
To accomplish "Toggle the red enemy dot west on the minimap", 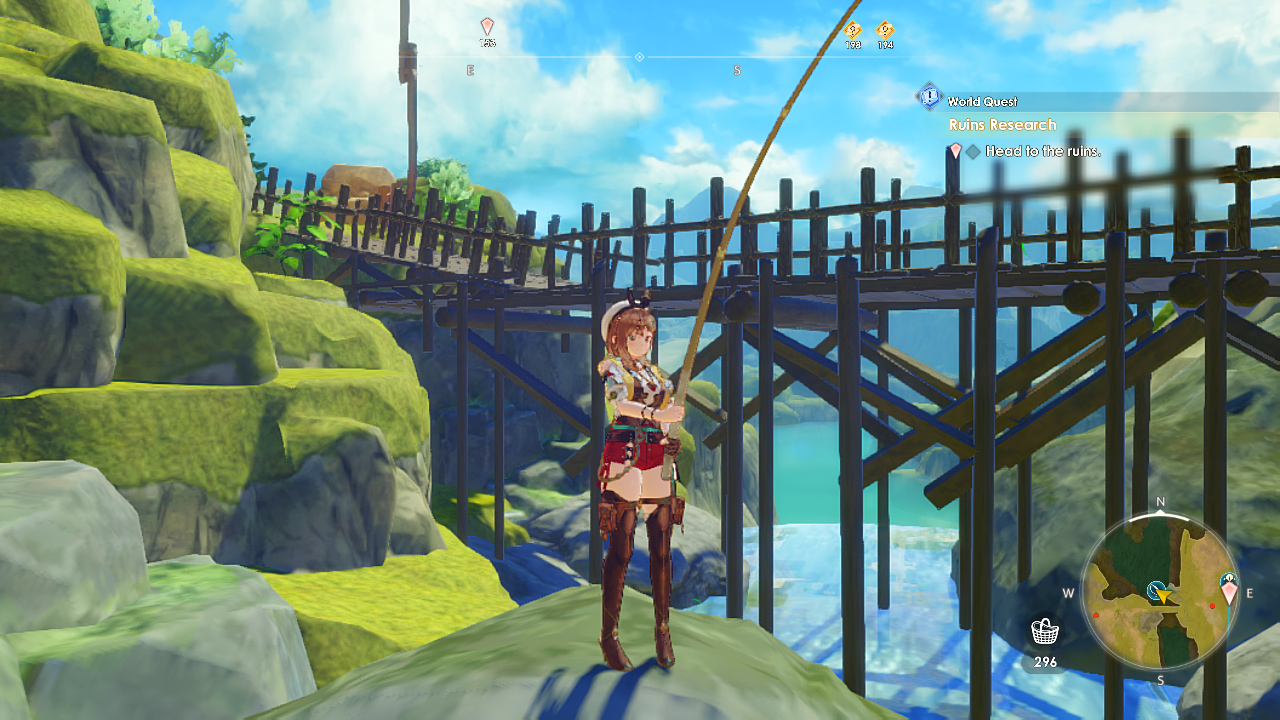I will click(1095, 614).
